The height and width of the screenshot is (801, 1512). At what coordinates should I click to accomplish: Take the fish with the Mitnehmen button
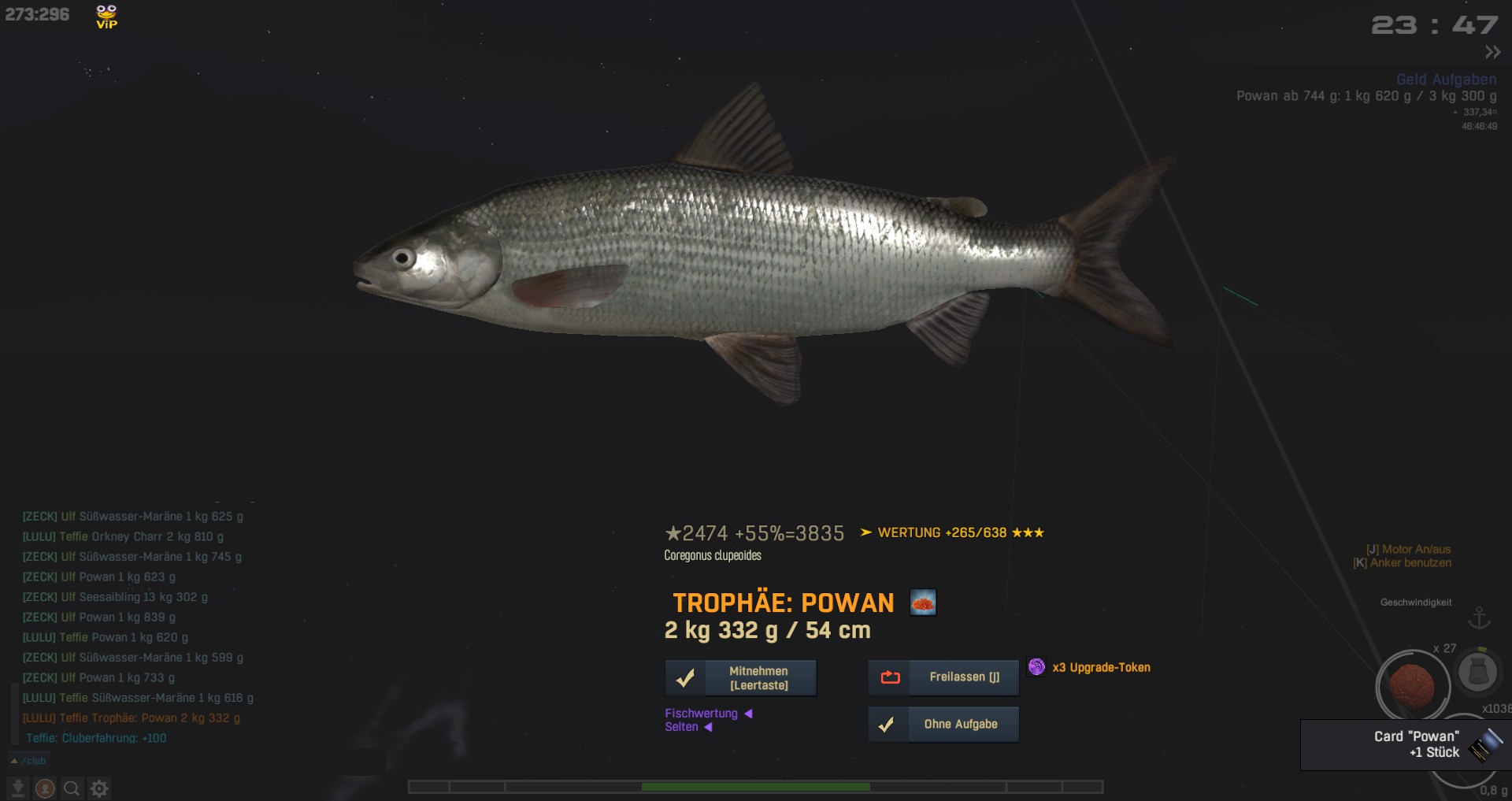click(740, 678)
